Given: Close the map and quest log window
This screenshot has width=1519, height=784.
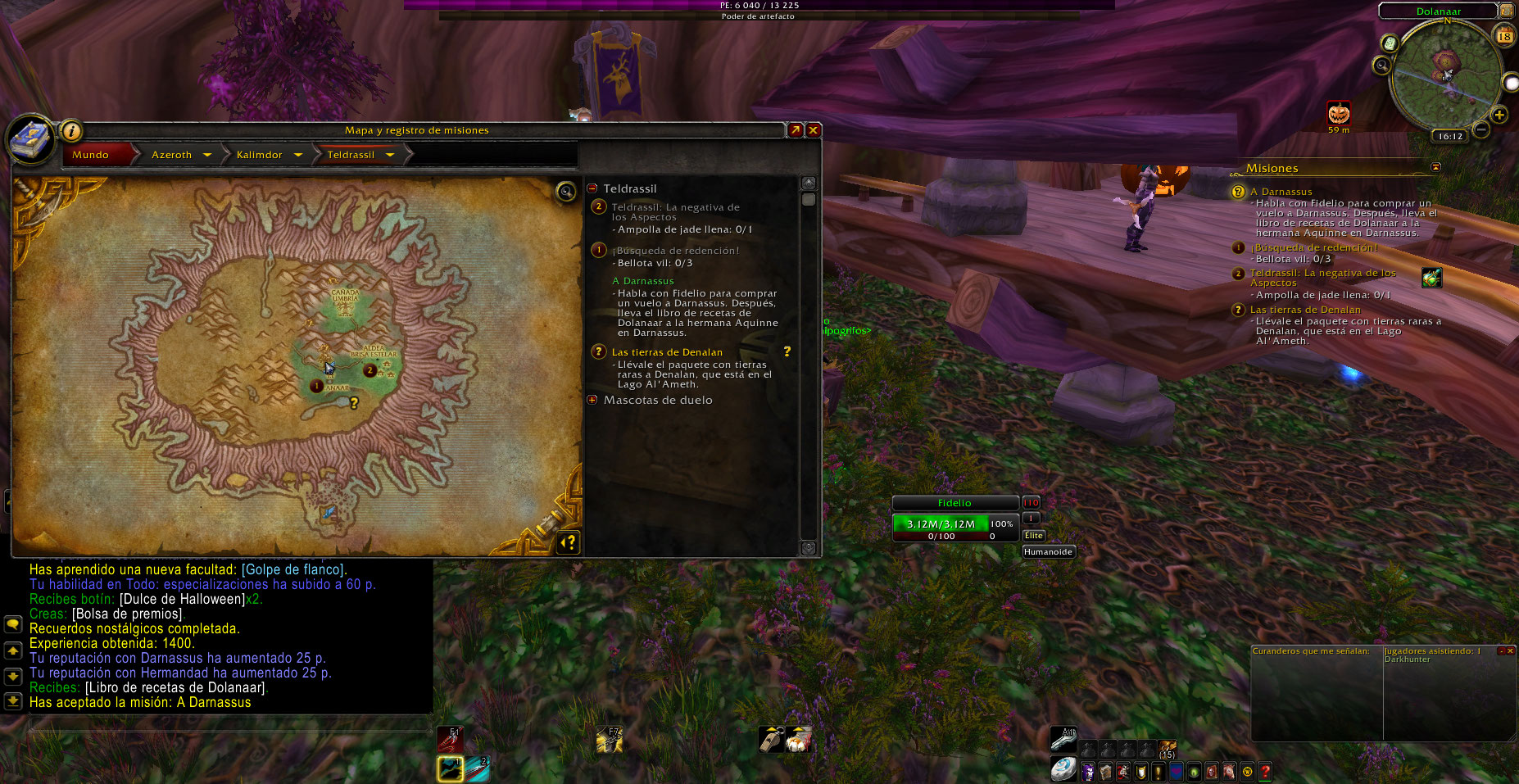Looking at the screenshot, I should [813, 130].
